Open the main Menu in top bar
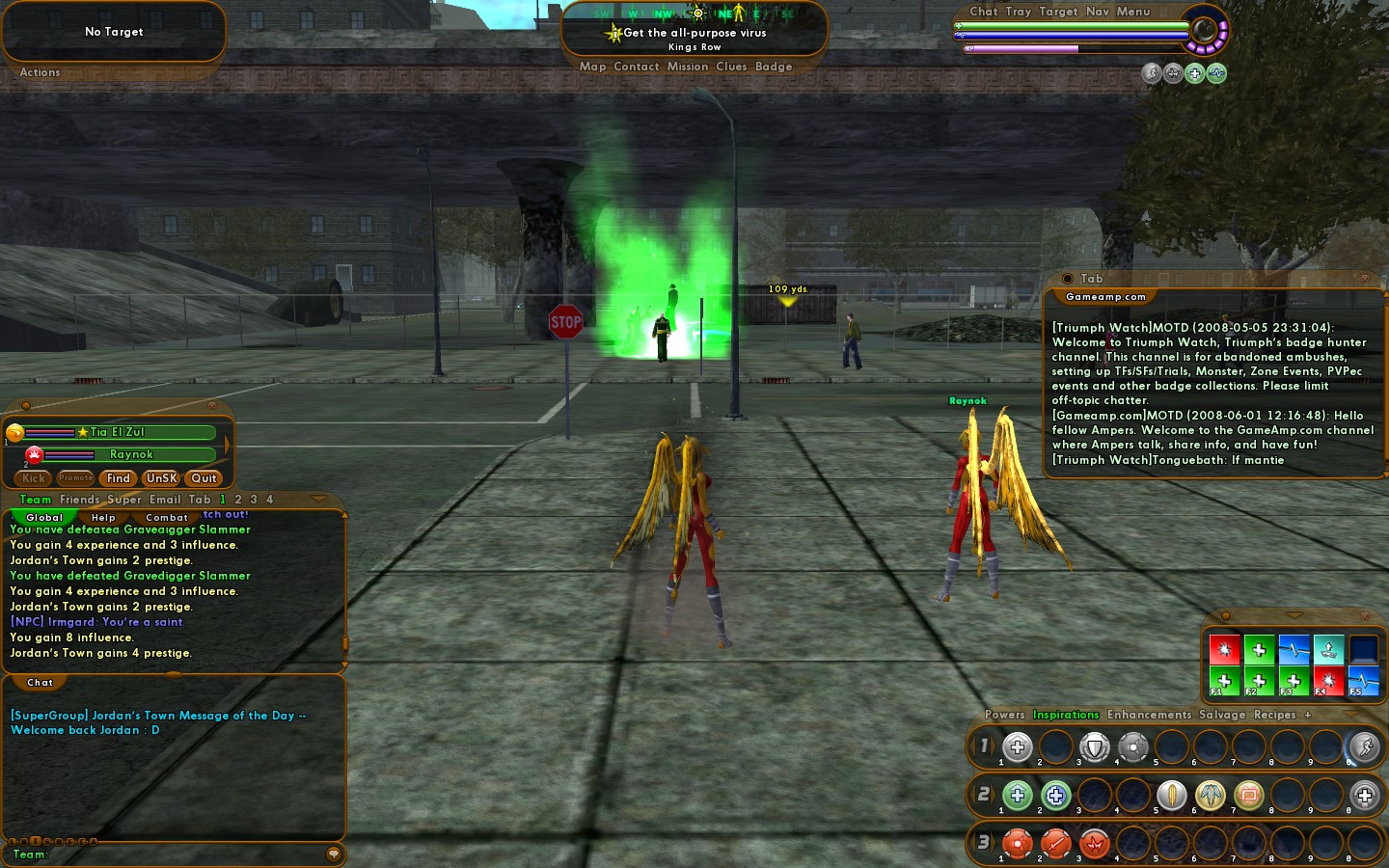 point(1133,12)
